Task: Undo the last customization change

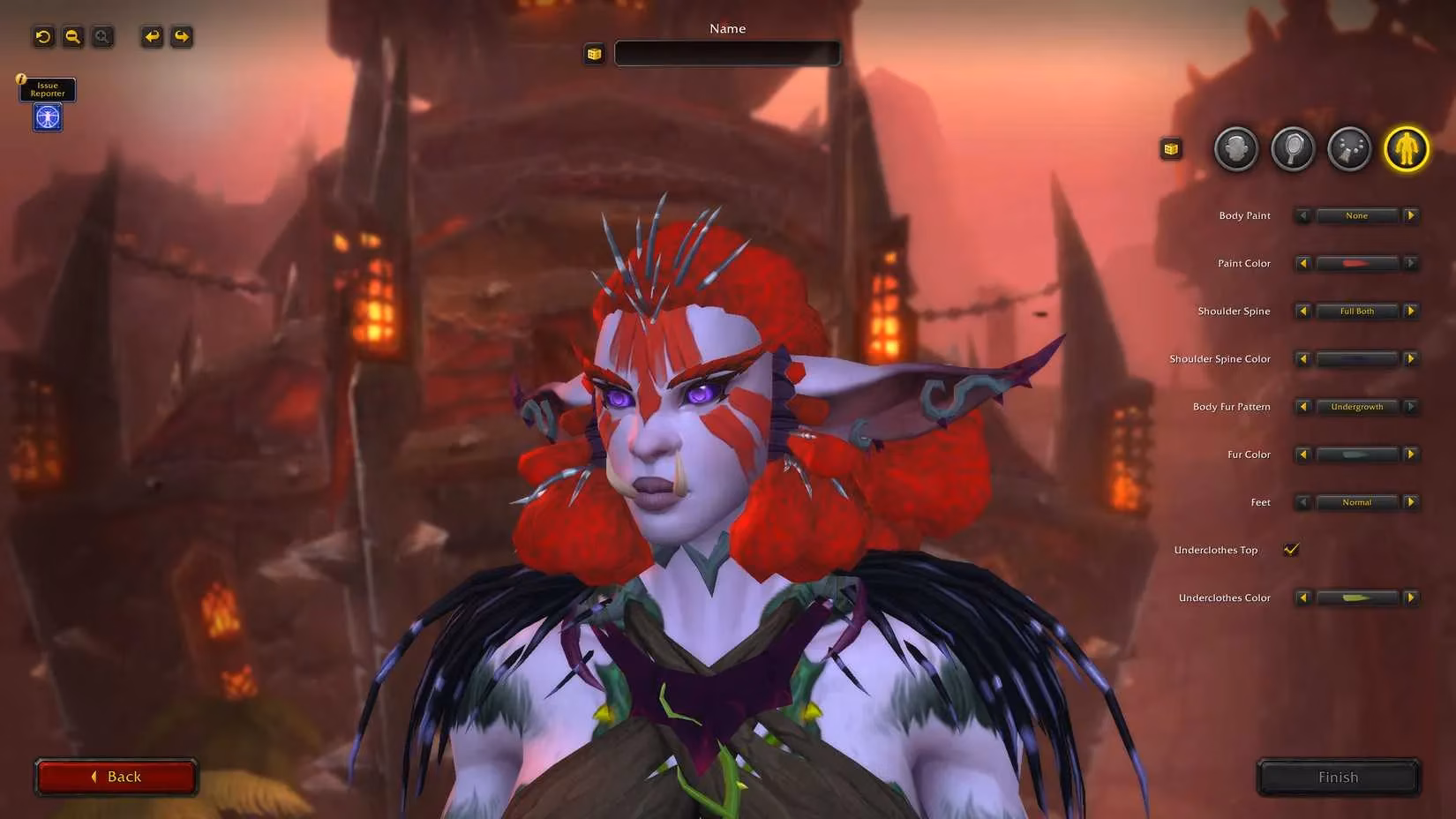Action: 43,36
